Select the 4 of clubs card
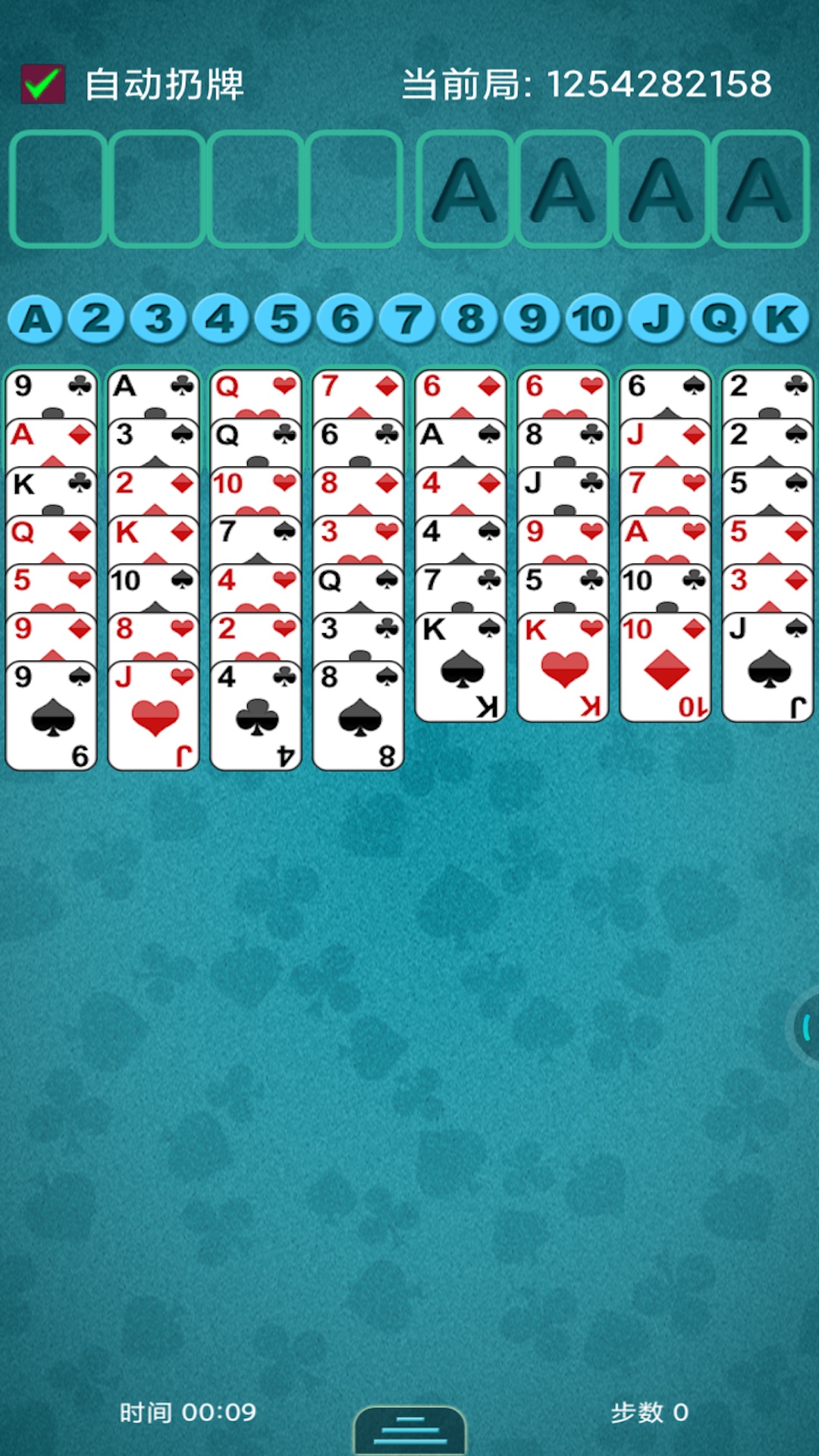The image size is (819, 1456). pyautogui.click(x=256, y=717)
